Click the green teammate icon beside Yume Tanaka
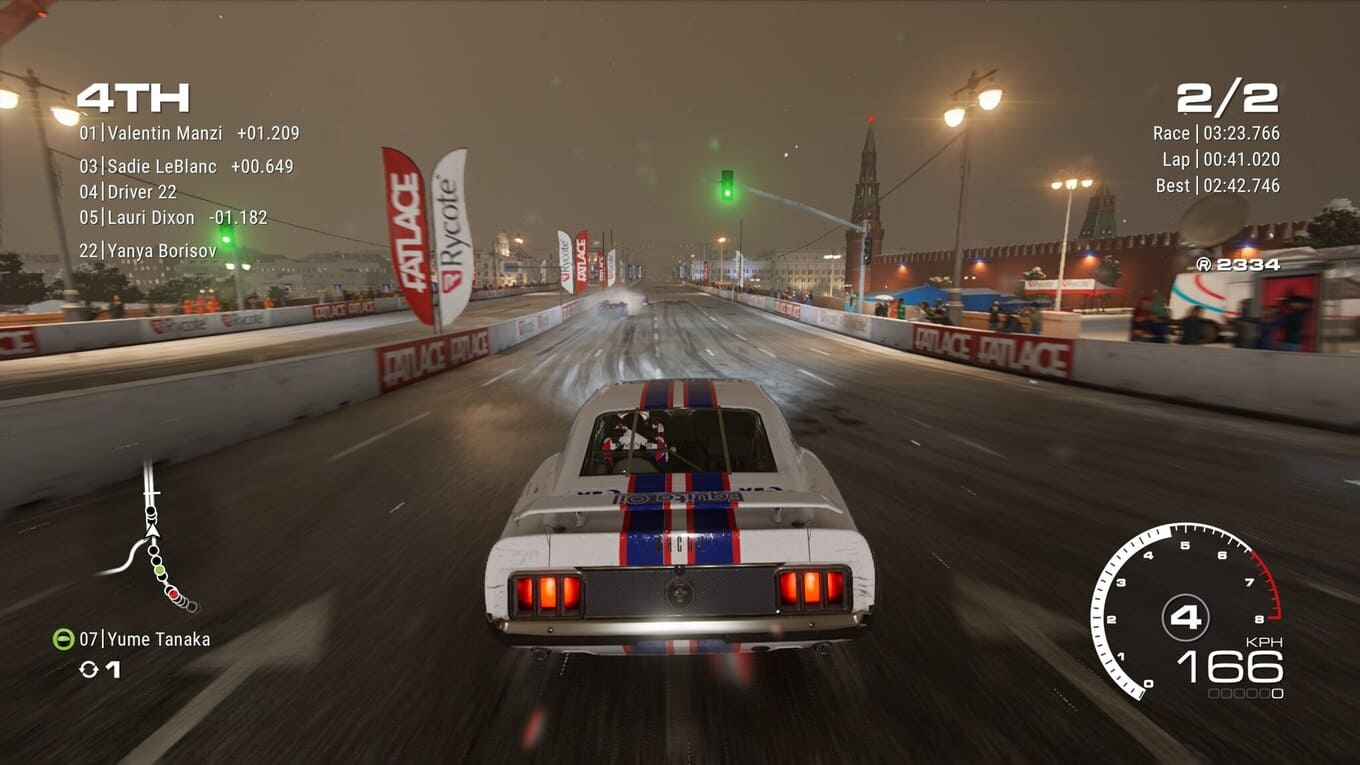Screen dimensions: 1360x765 63,639
